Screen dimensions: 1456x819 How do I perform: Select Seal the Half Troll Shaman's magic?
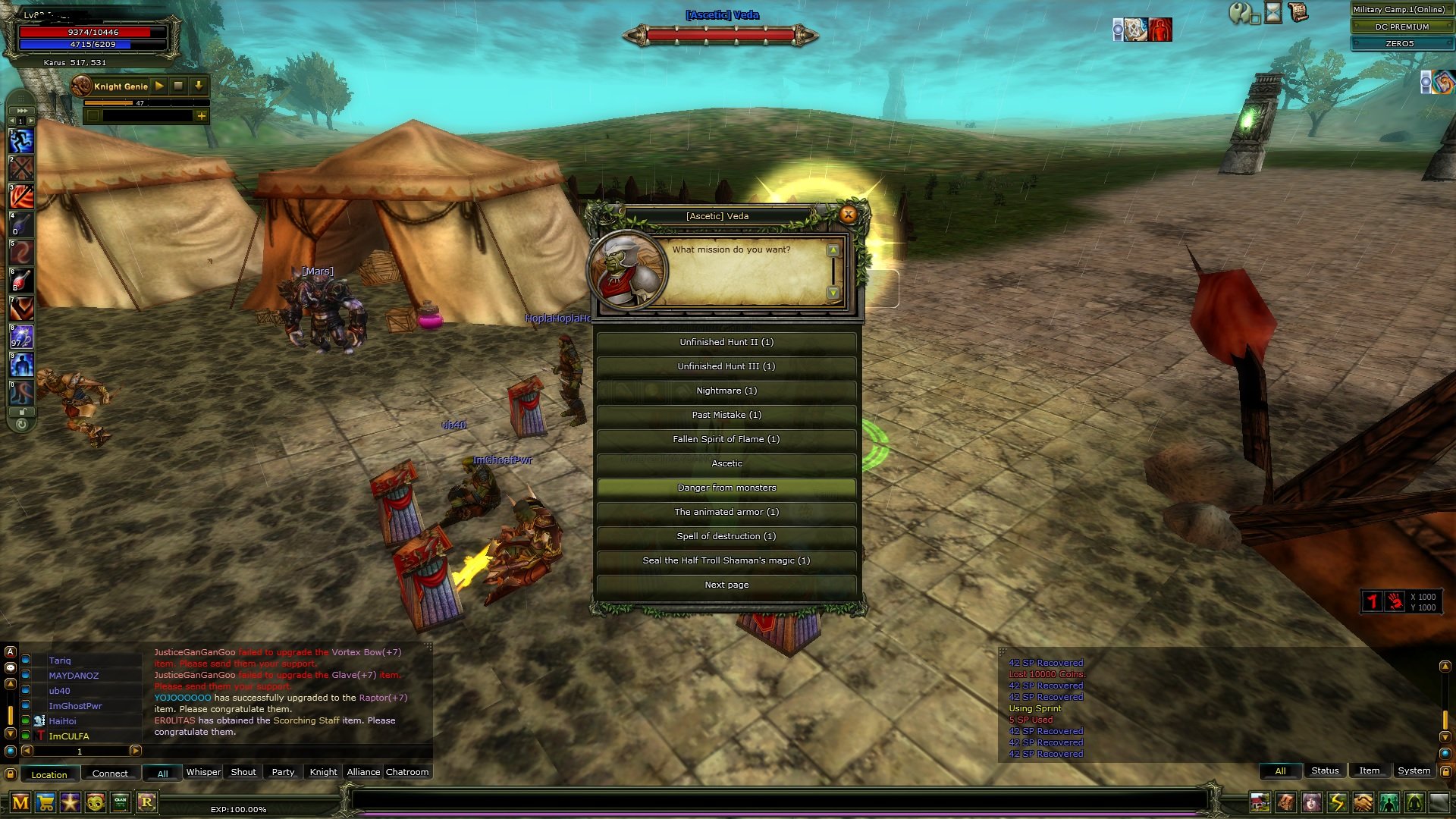coord(726,560)
